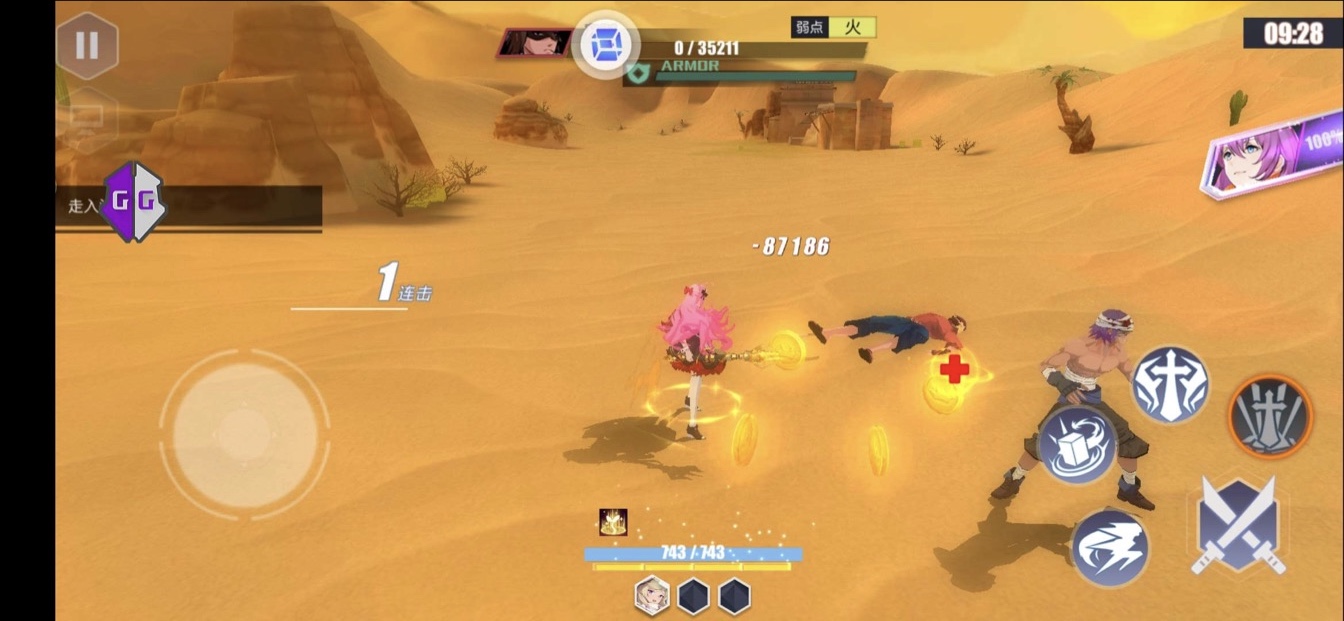
Task: Activate the crossed swords basic attack
Action: click(1237, 524)
